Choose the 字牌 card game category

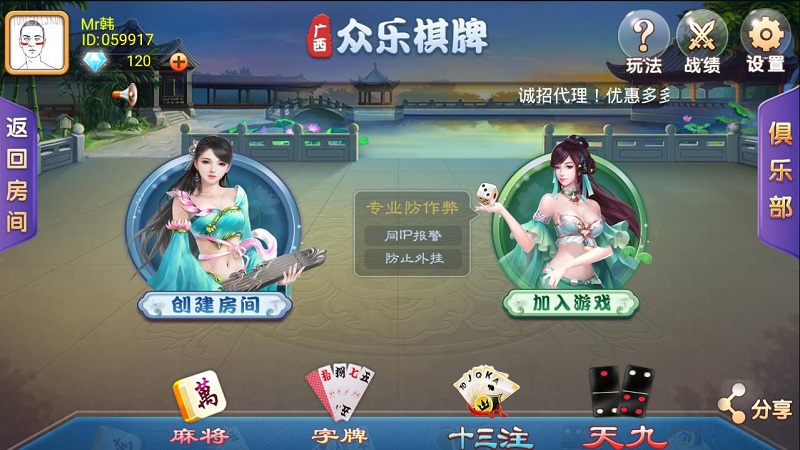coord(338,410)
